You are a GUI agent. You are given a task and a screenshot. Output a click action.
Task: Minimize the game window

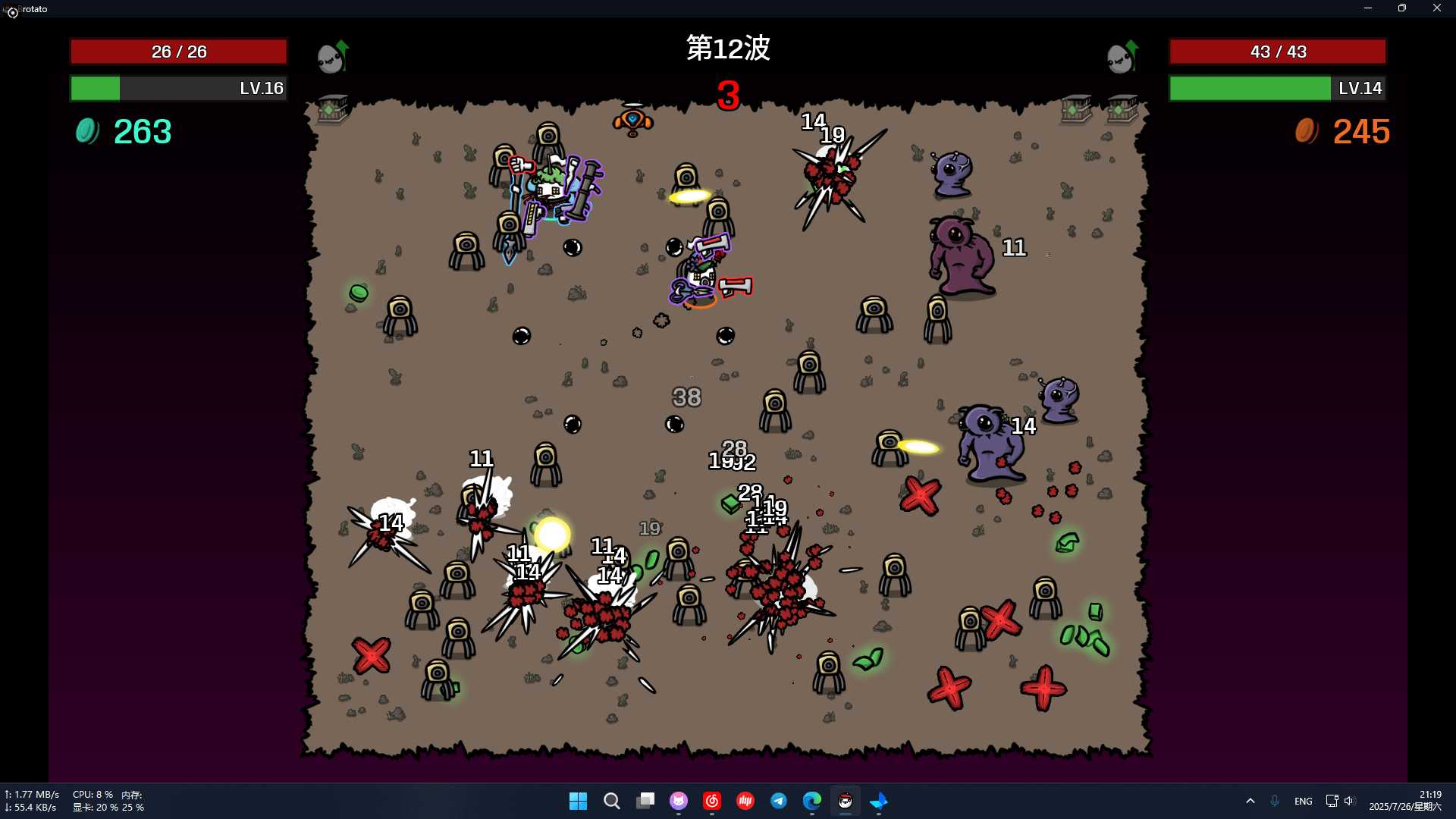(x=1368, y=8)
